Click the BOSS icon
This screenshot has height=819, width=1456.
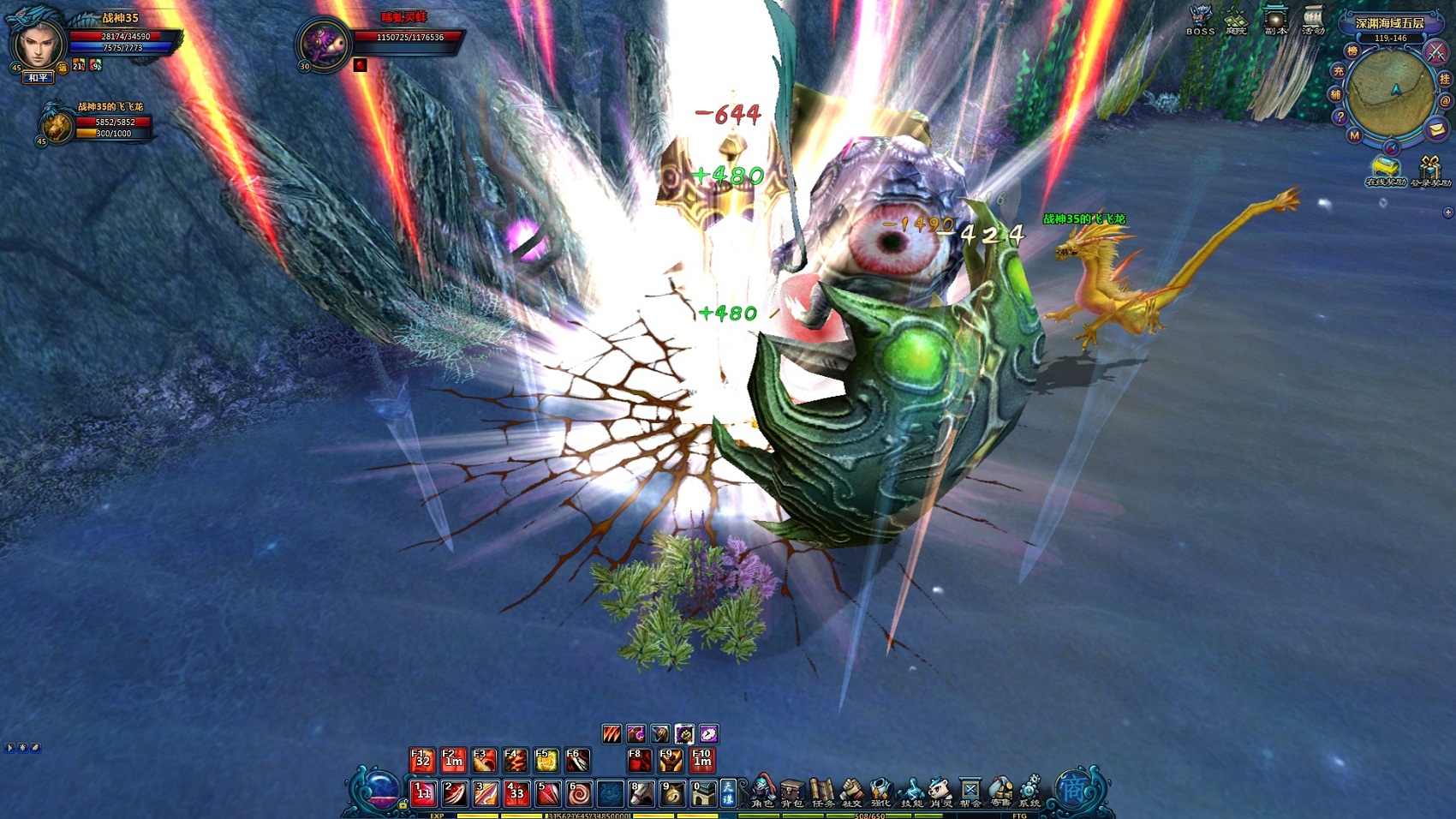click(1200, 20)
